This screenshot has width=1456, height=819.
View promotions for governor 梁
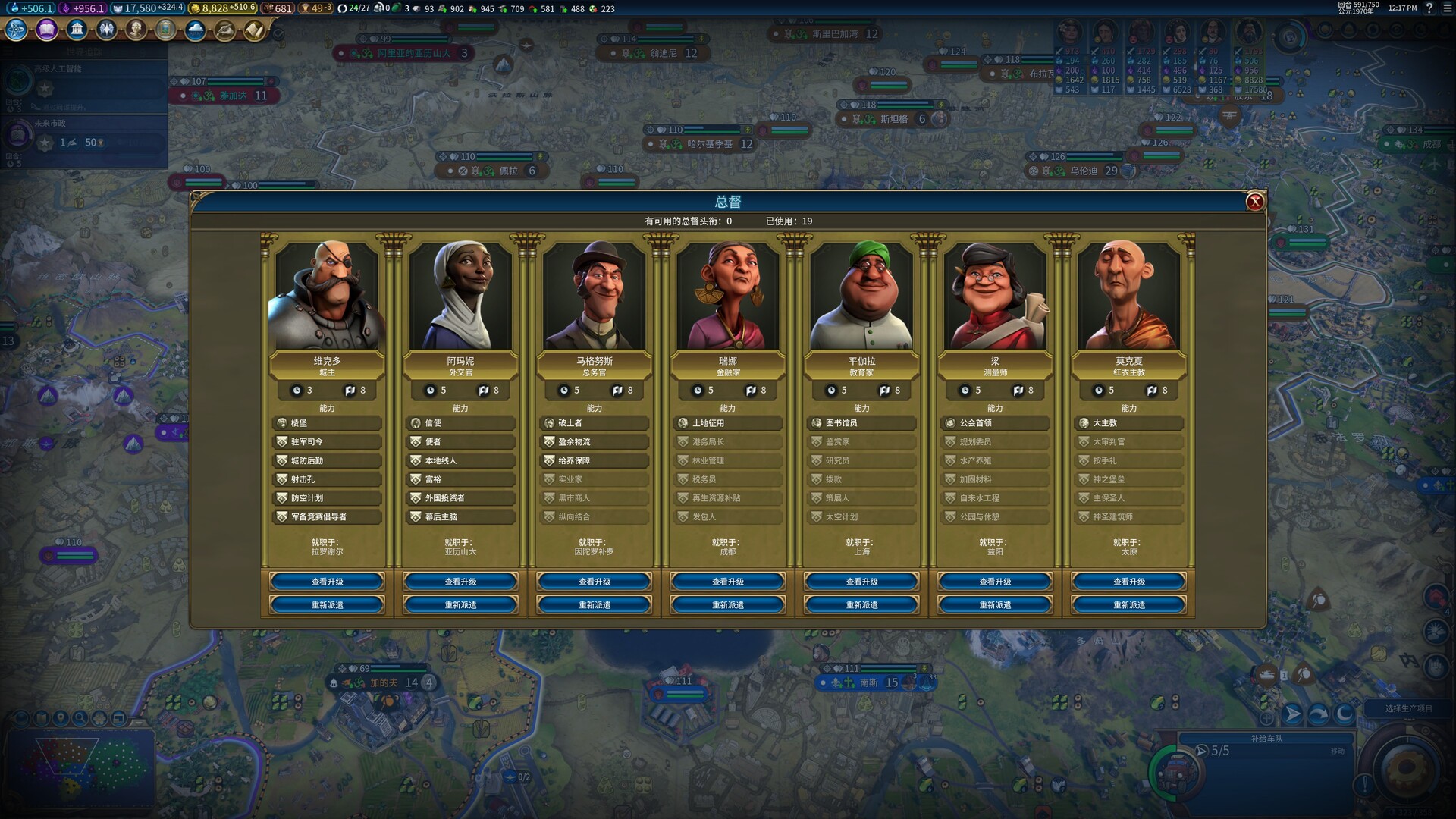[995, 582]
